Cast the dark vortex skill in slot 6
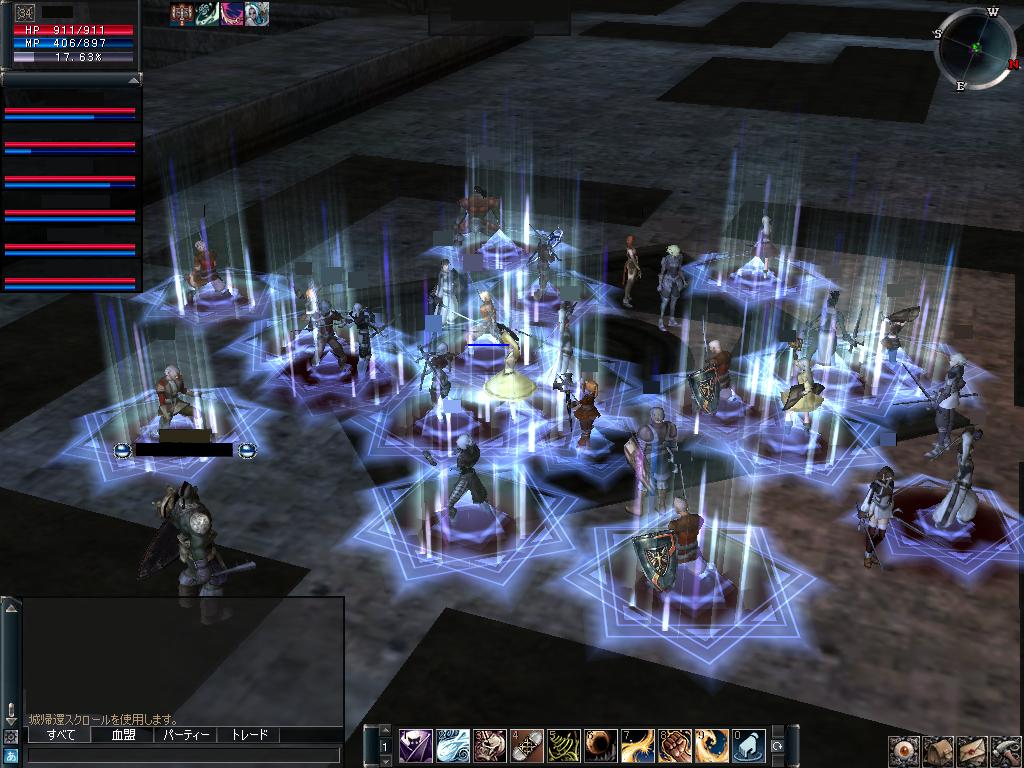Viewport: 1024px width, 768px height. point(601,747)
